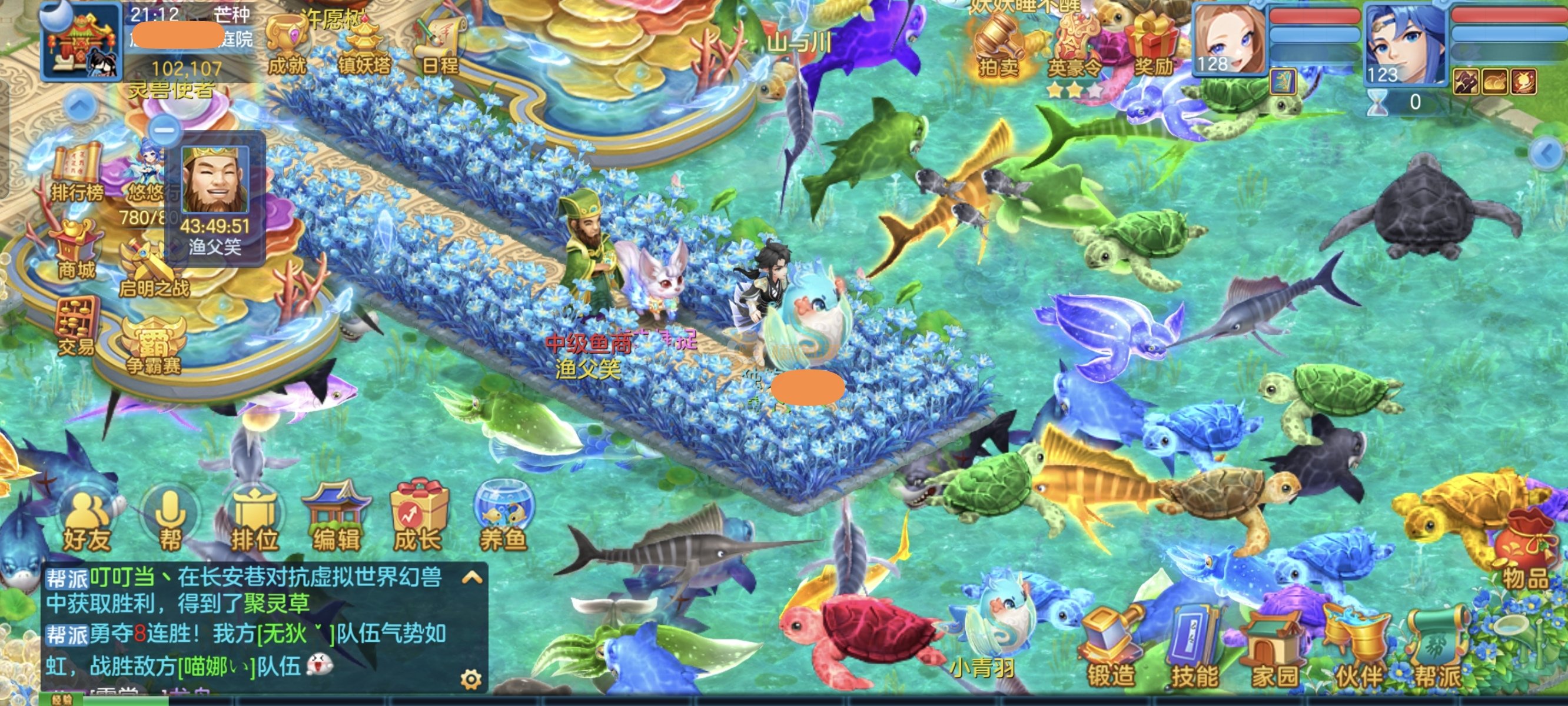Screen dimensions: 1568x706
Task: Open the 日程 schedule scroll
Action: point(440,46)
